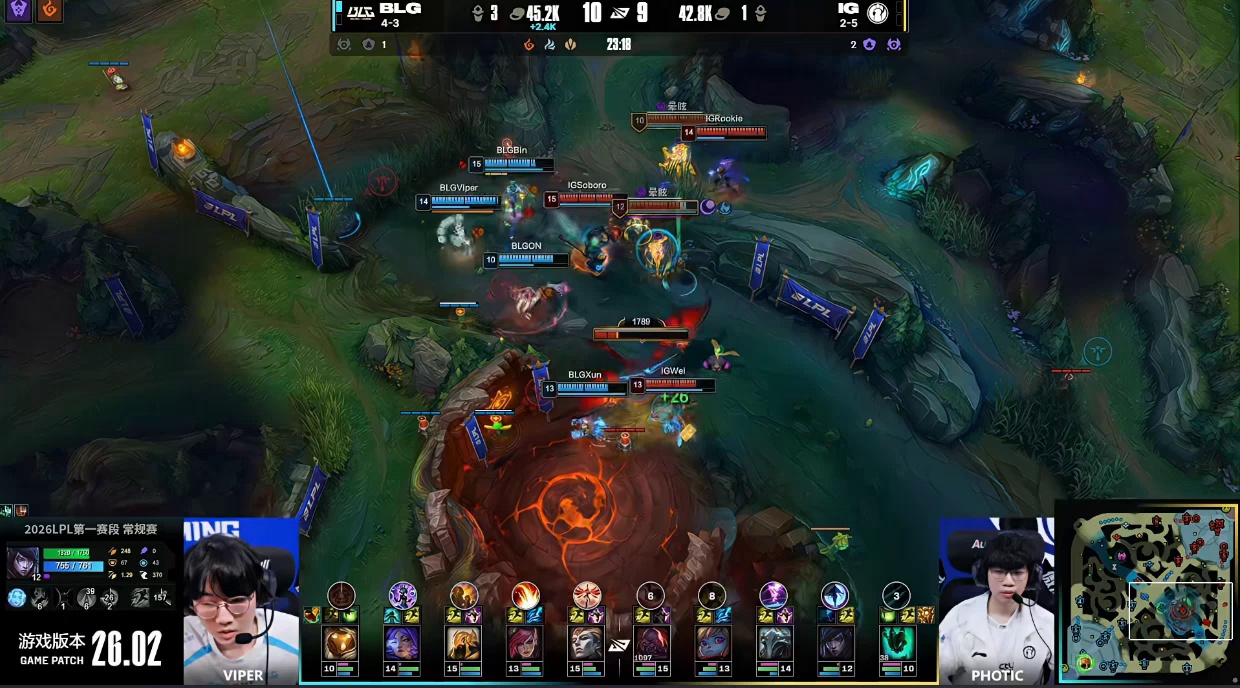Open the BLG team logo on scoreboard

pos(357,13)
